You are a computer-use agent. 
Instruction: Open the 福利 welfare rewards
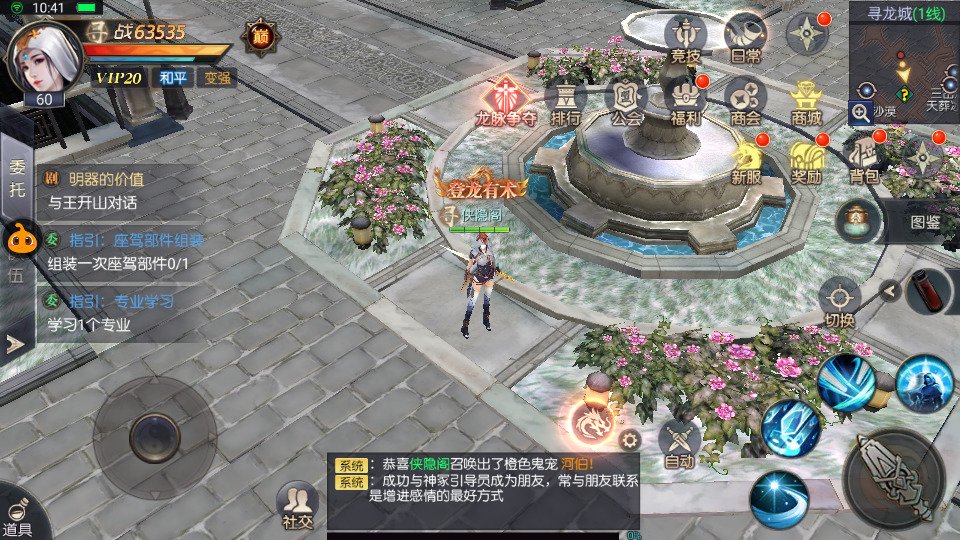[686, 103]
